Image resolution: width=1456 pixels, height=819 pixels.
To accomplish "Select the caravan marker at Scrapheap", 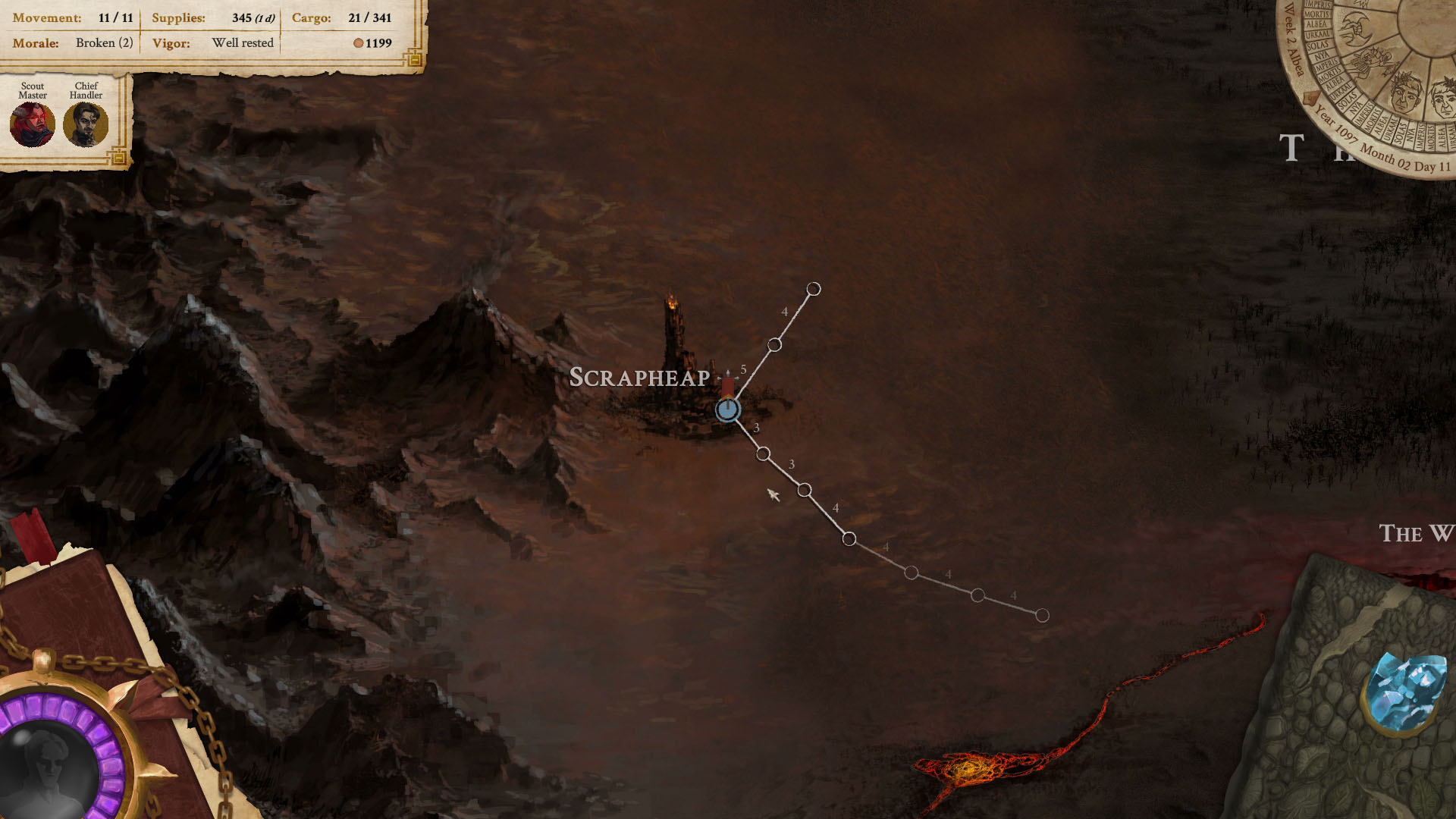I will coord(728,409).
